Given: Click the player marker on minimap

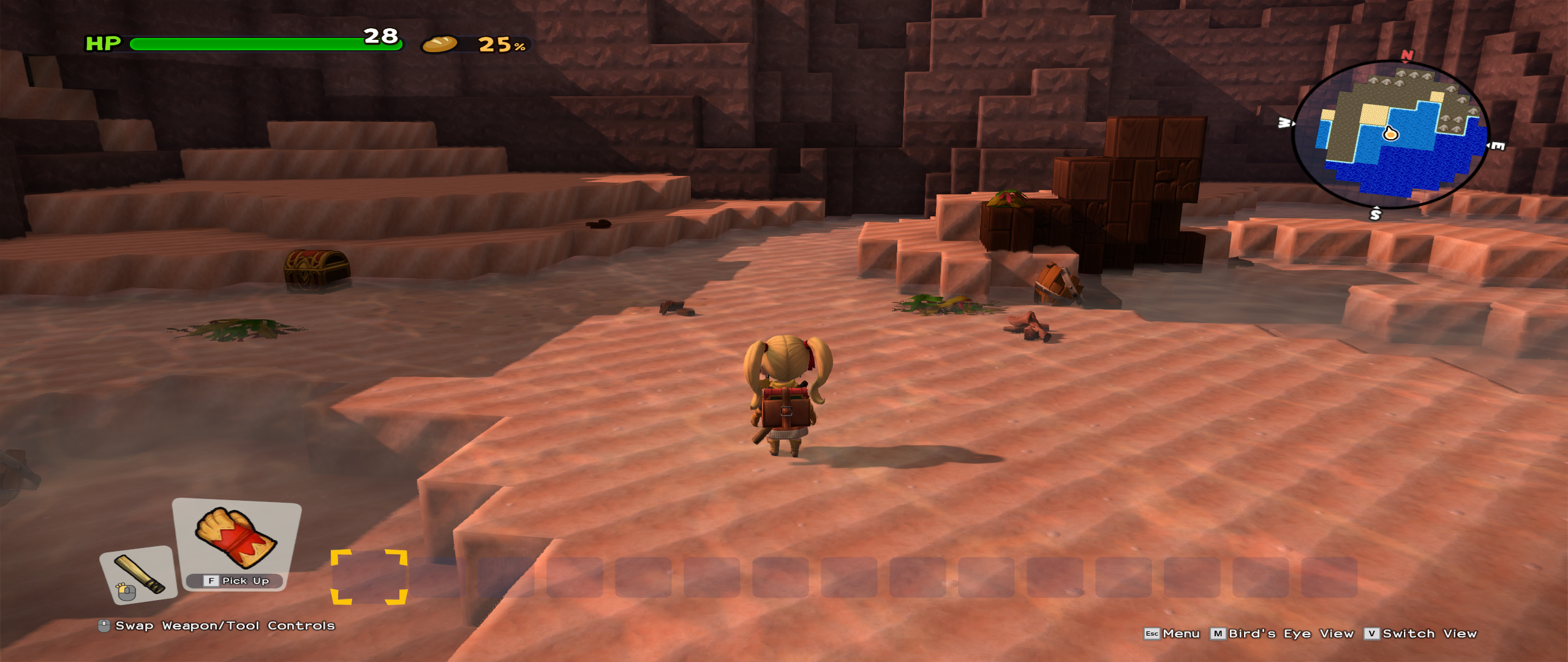Looking at the screenshot, I should [1390, 133].
